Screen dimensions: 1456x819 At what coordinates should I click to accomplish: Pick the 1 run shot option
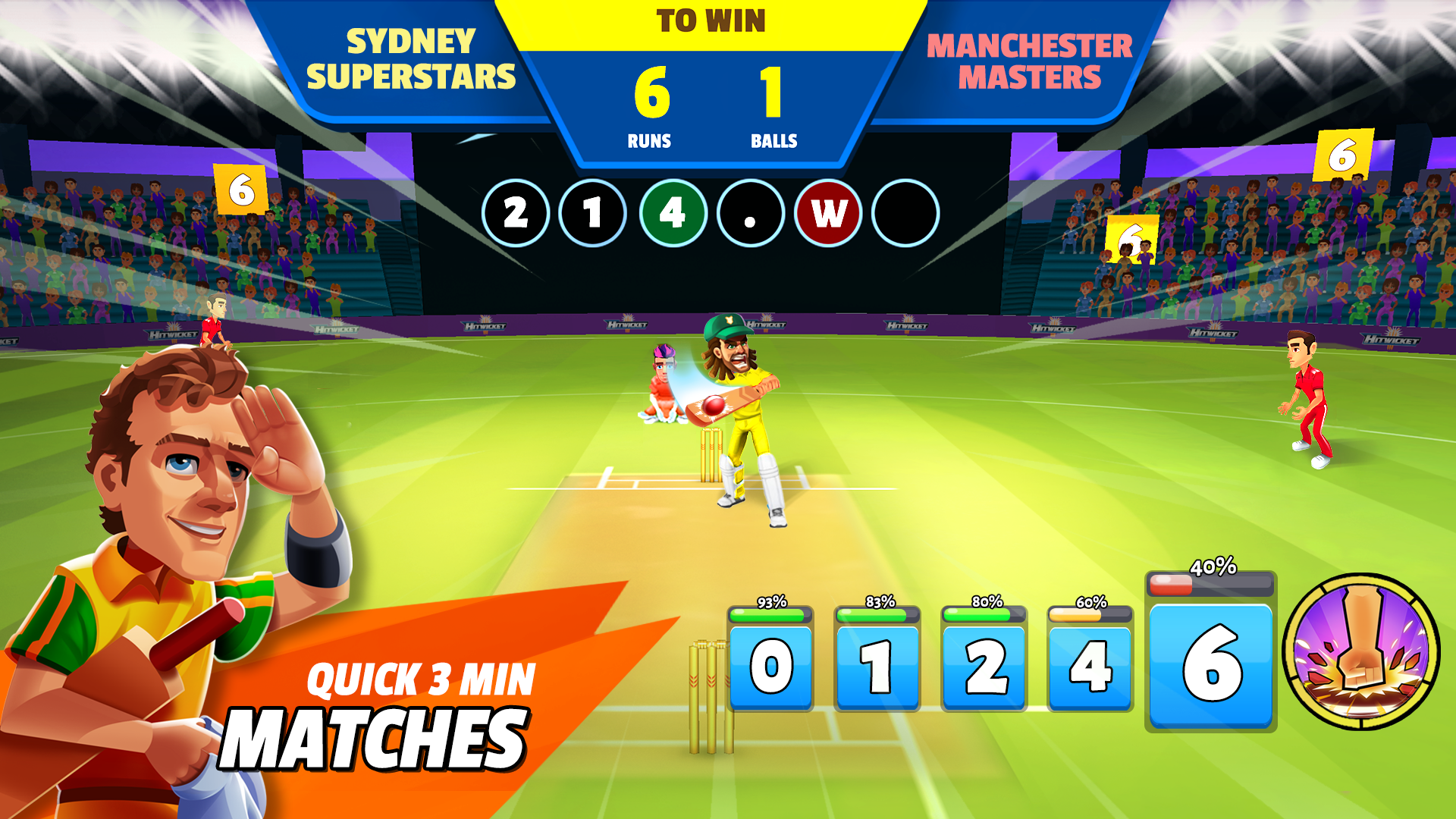click(878, 667)
